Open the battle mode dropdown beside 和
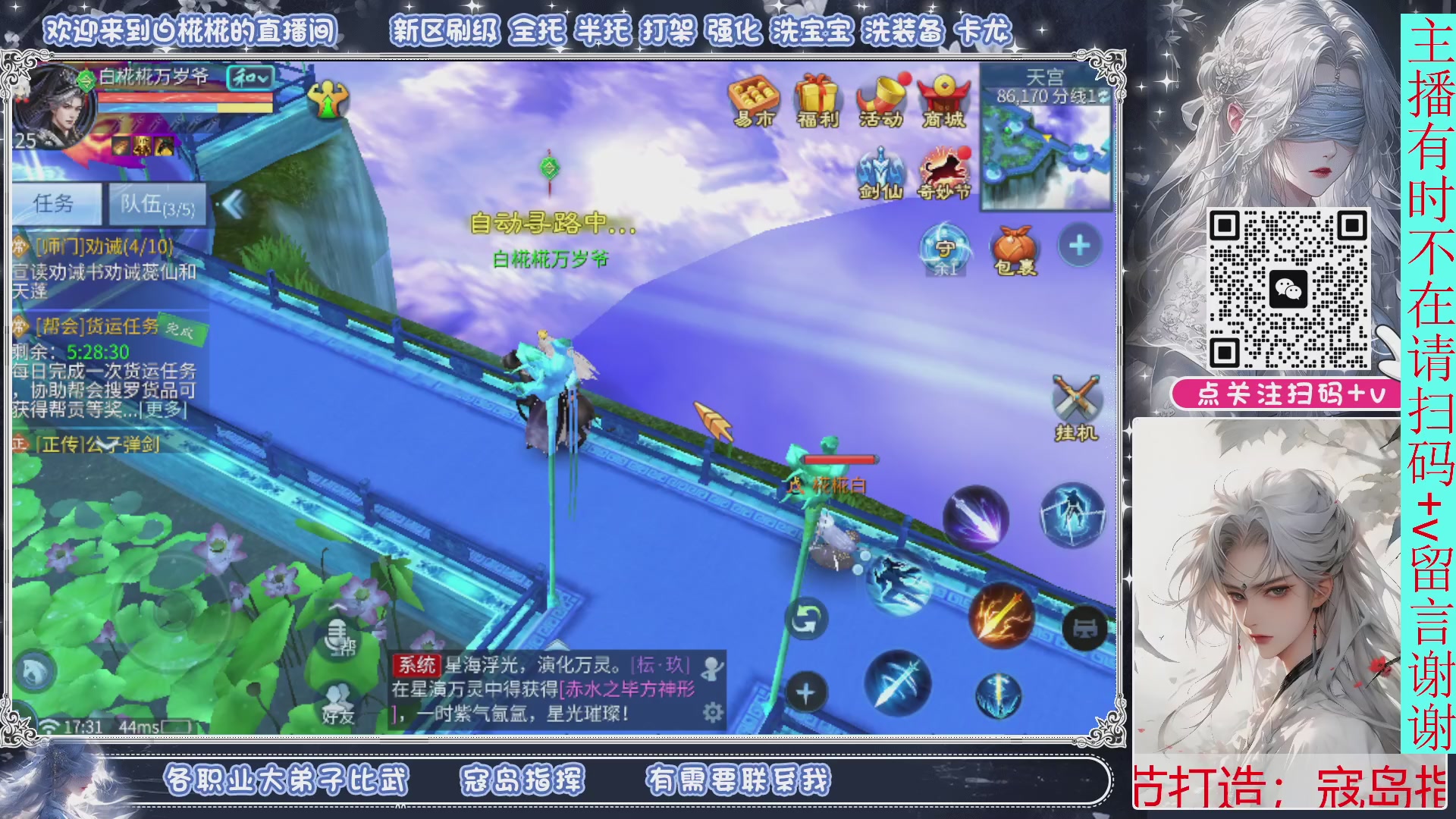 [264, 77]
